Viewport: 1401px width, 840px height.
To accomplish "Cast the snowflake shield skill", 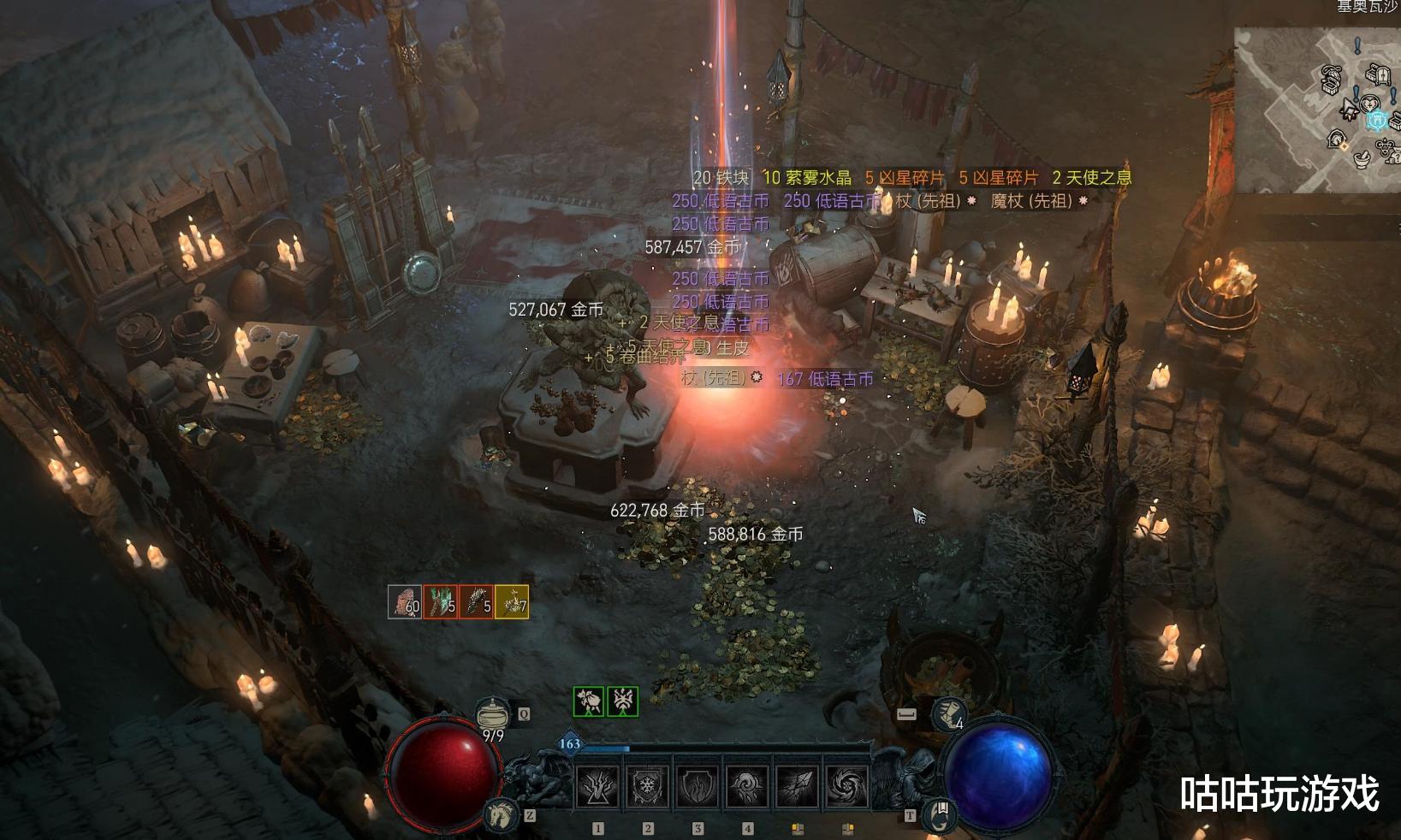I will tap(648, 786).
